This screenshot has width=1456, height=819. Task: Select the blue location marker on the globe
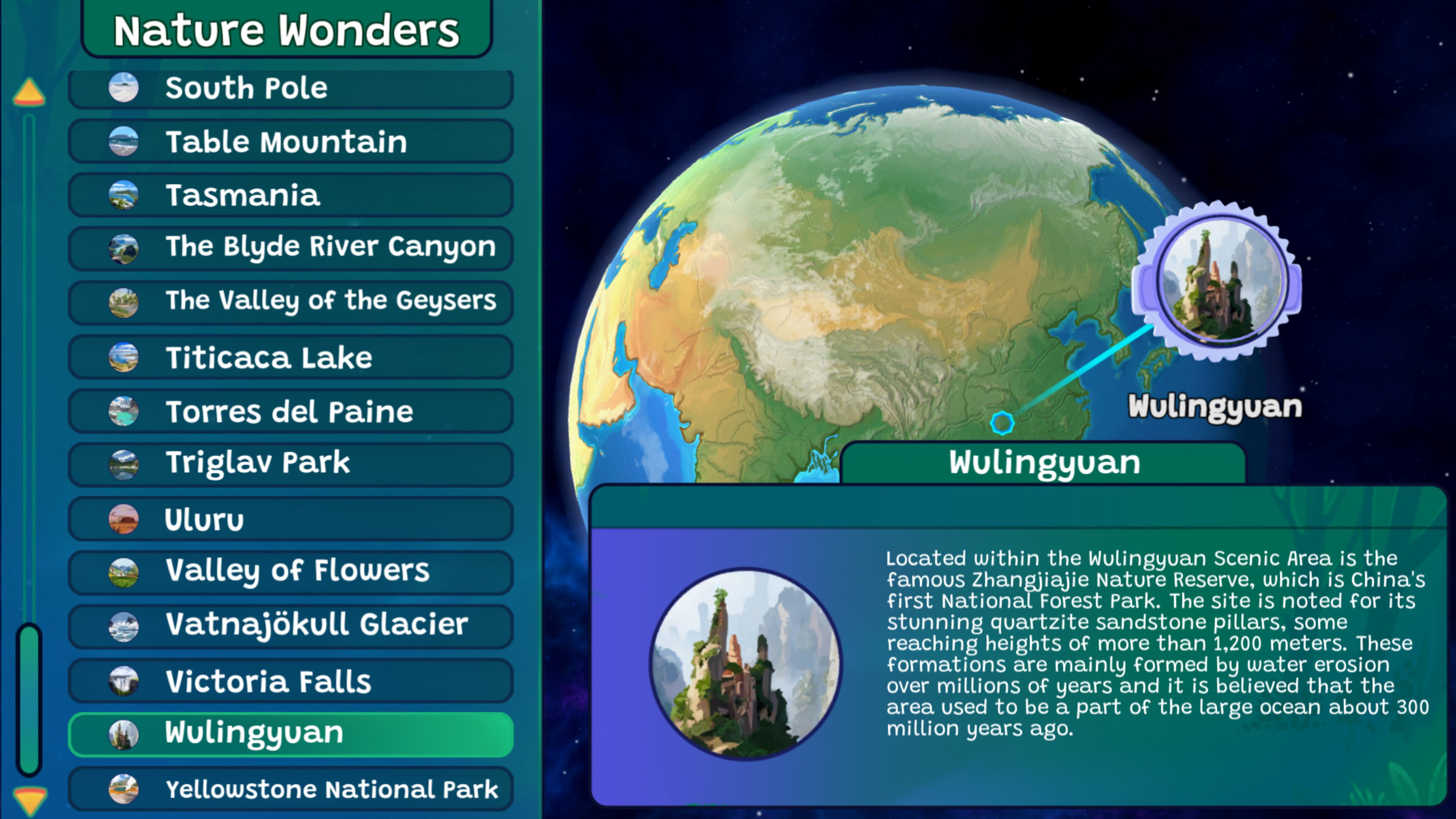click(x=1002, y=423)
